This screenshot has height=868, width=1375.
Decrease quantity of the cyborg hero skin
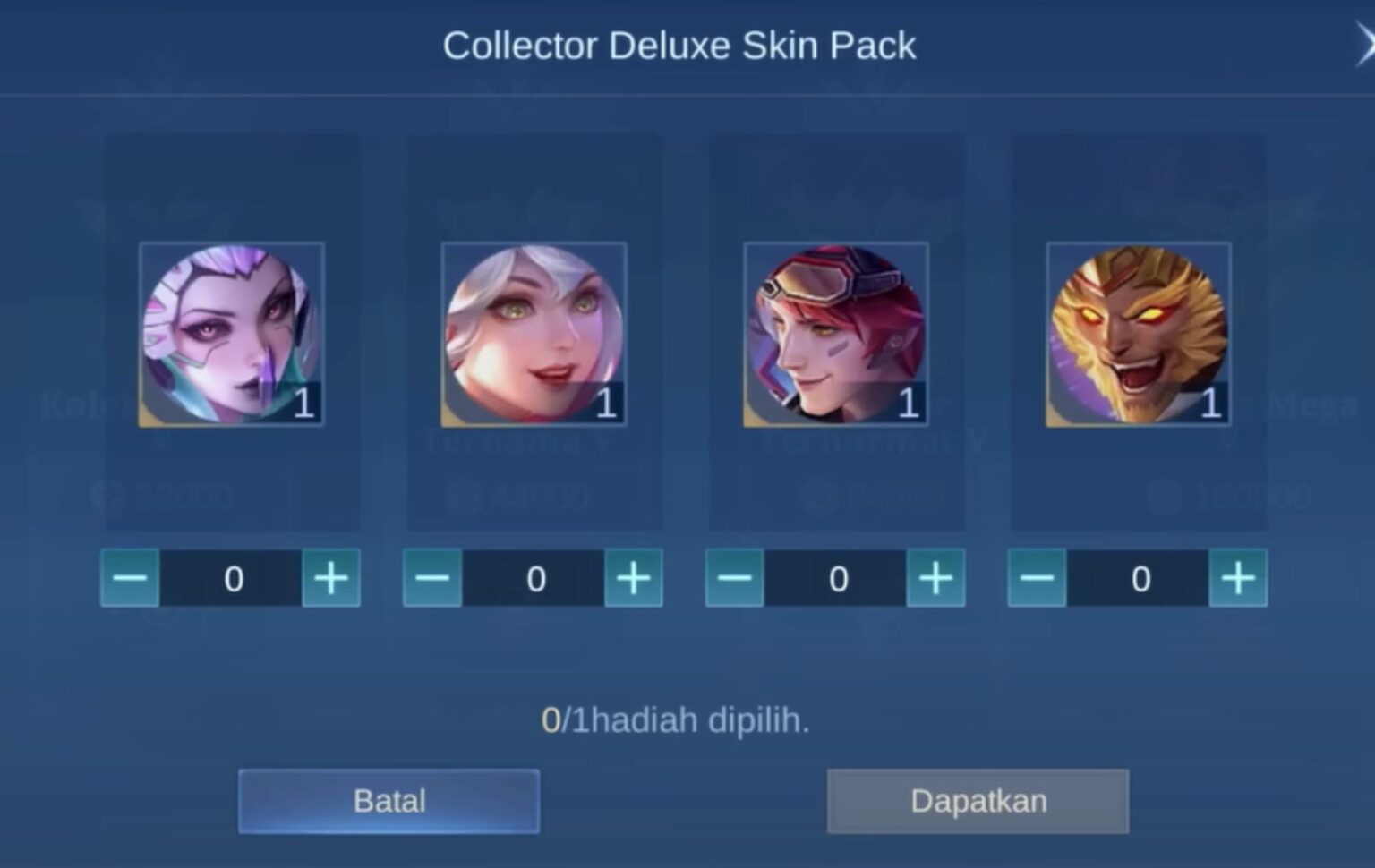(131, 578)
